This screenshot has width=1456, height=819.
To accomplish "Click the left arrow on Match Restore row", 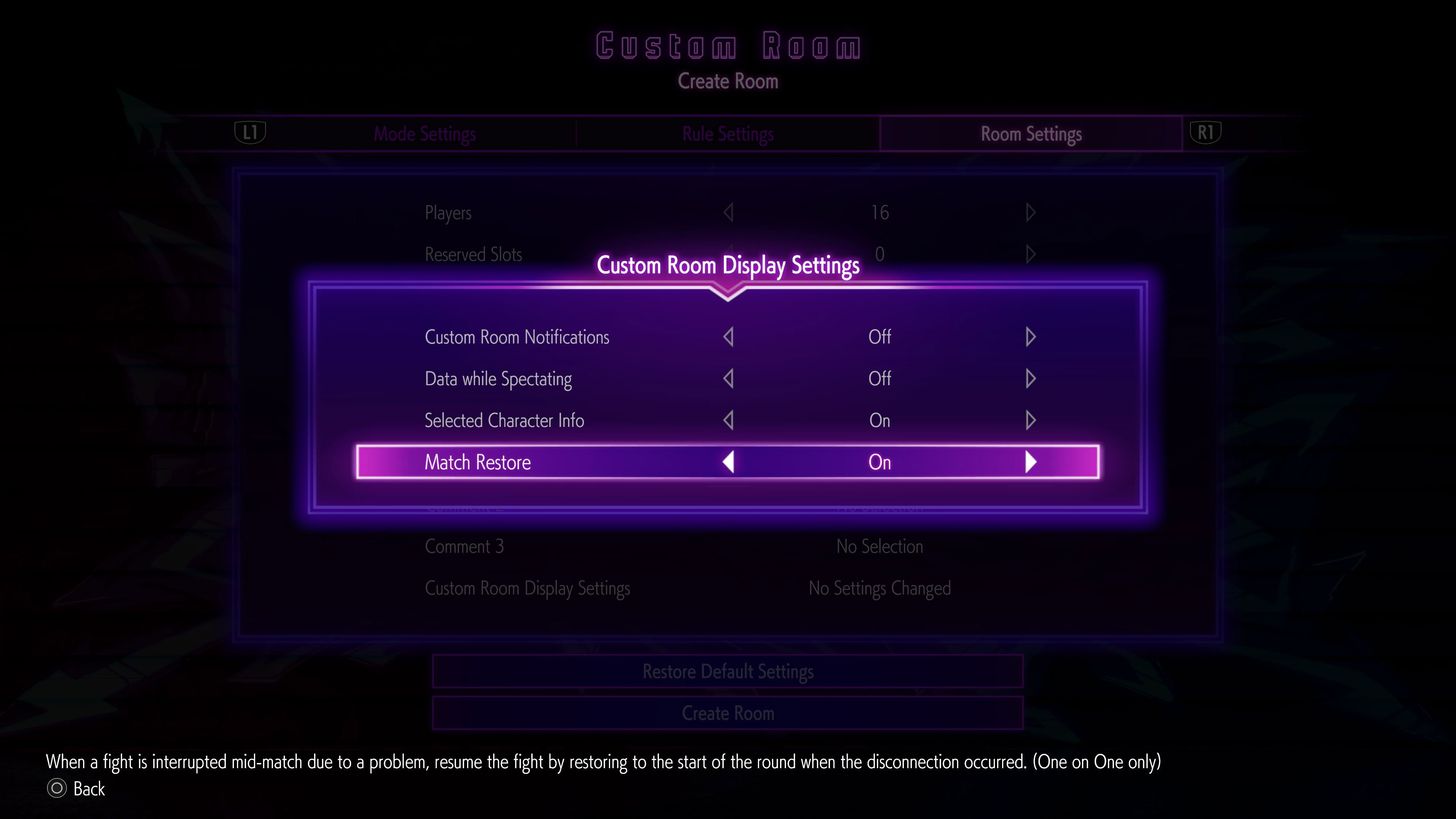I will tap(728, 462).
